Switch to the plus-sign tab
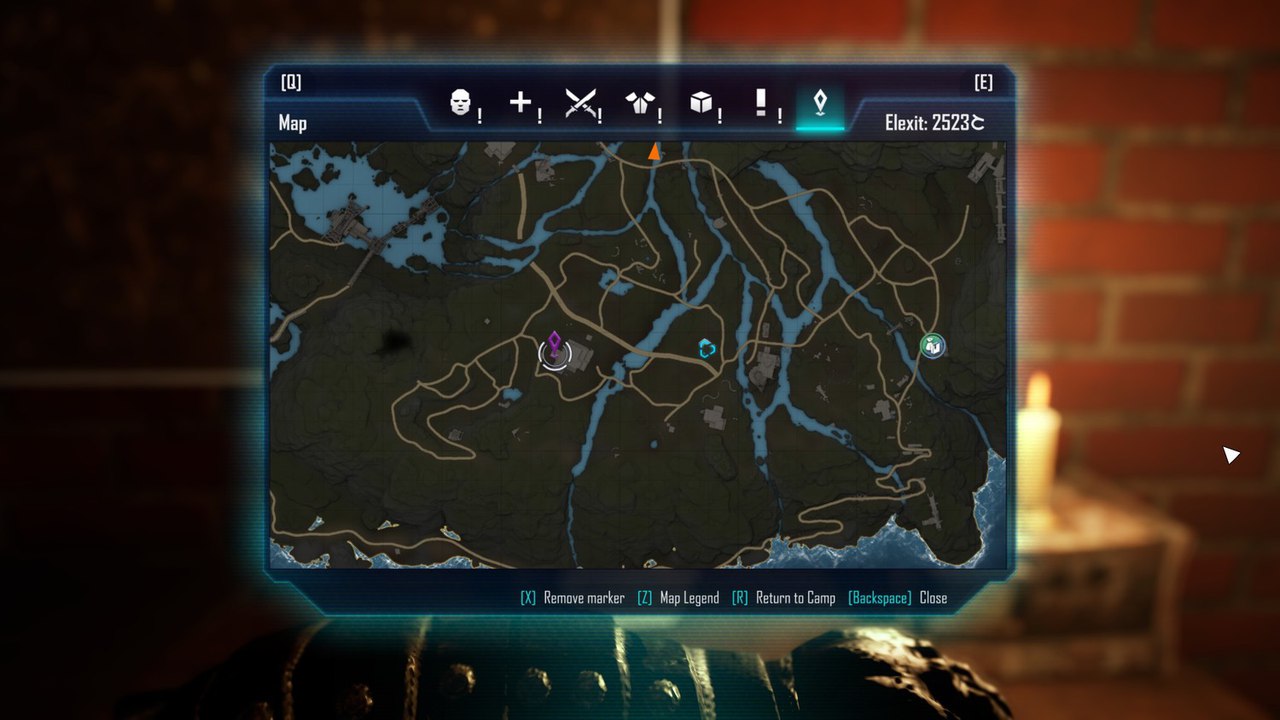This screenshot has width=1280, height=720. 520,102
